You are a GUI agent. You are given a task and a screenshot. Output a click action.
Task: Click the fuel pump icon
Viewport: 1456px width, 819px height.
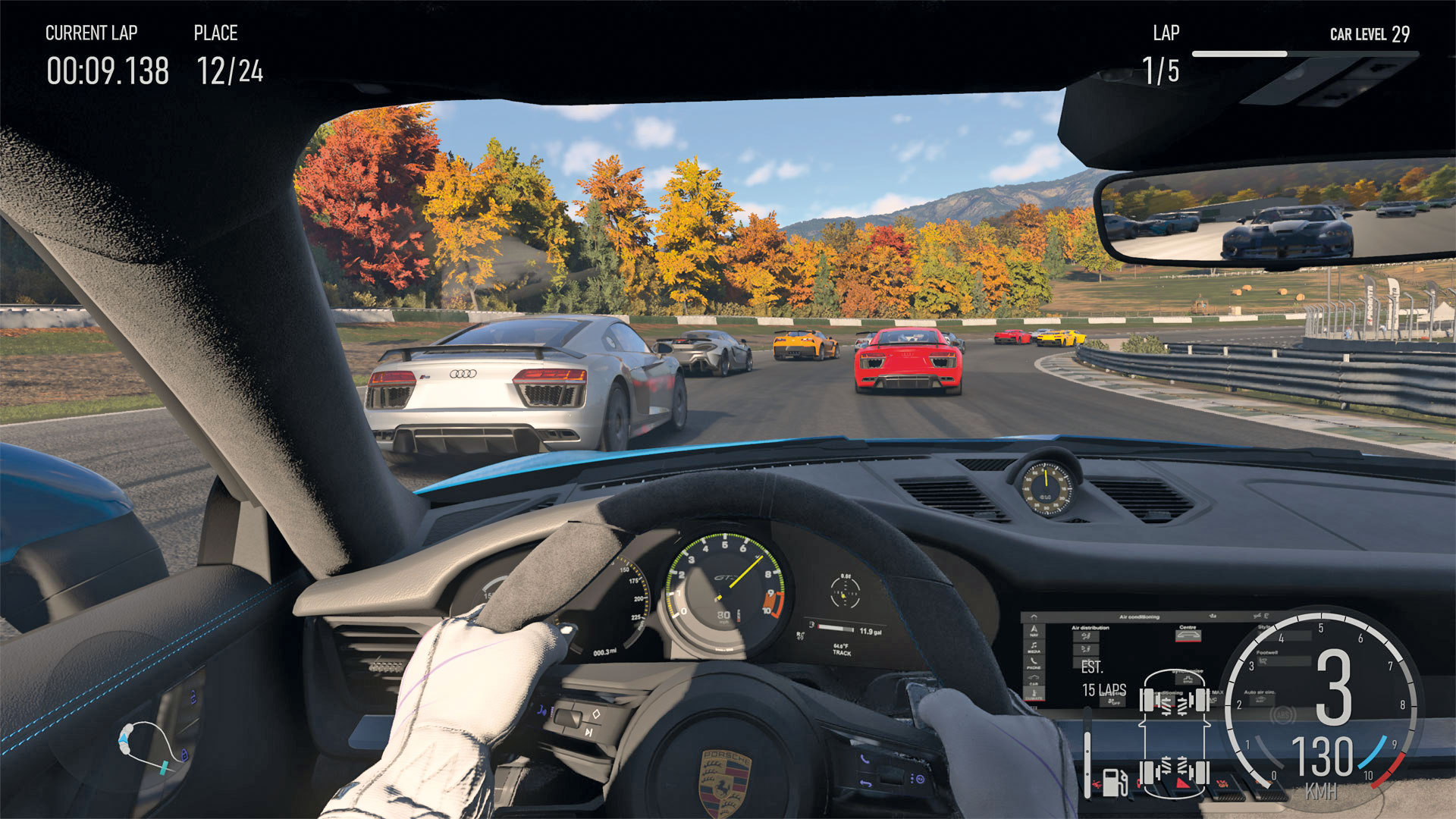(x=1113, y=781)
